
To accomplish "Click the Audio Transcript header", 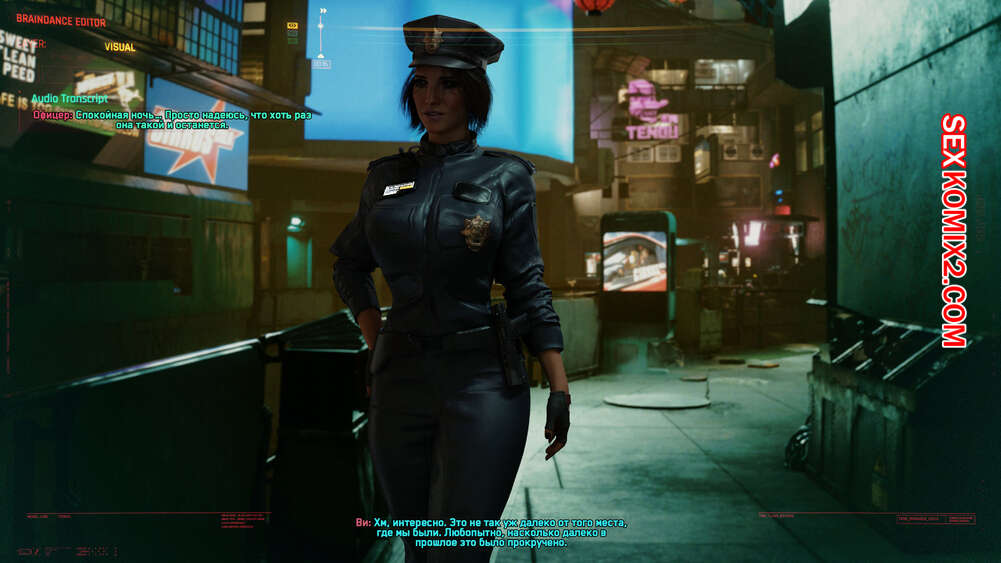I will (x=71, y=99).
